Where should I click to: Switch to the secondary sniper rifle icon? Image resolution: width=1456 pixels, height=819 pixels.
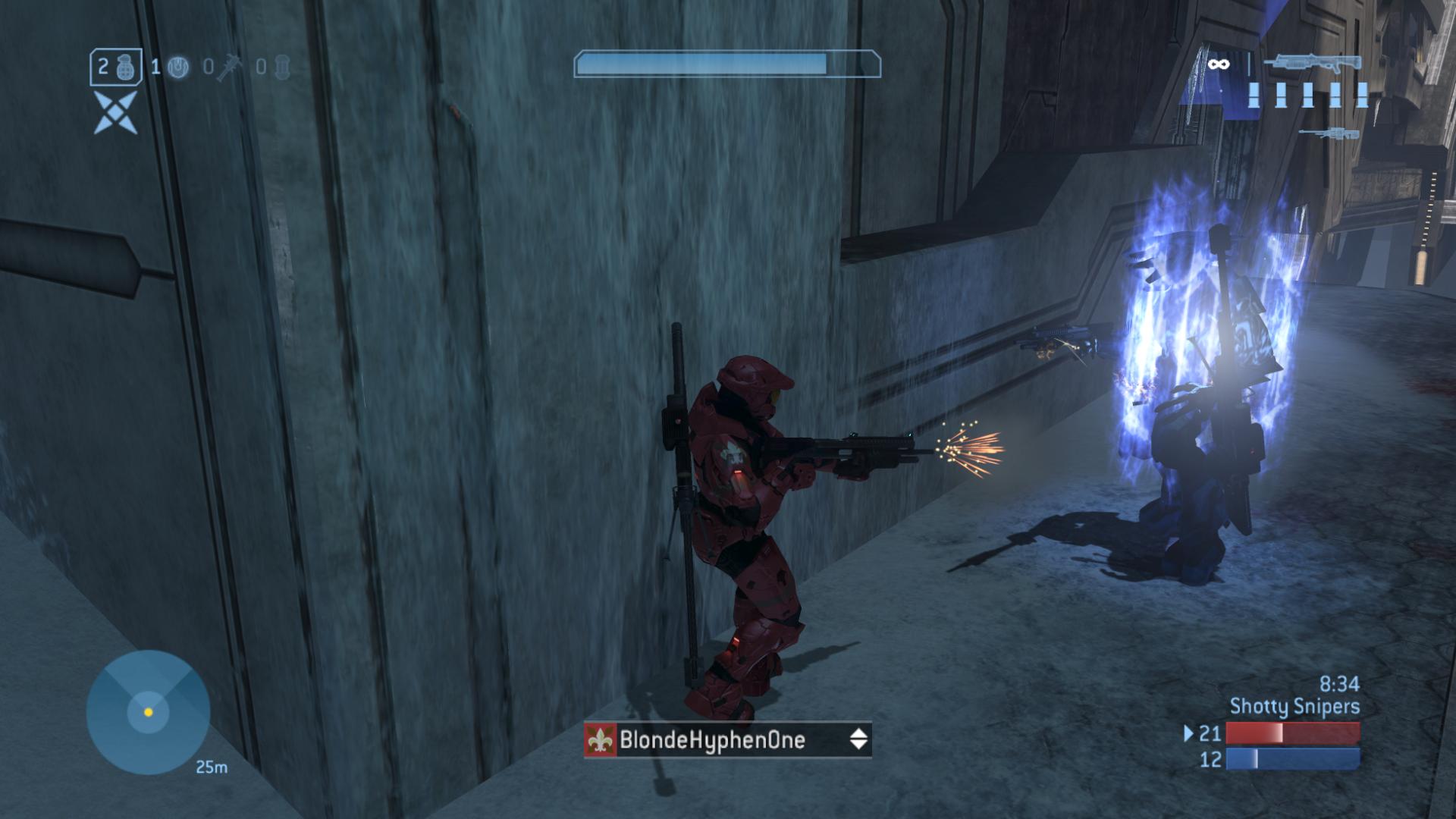1329,134
